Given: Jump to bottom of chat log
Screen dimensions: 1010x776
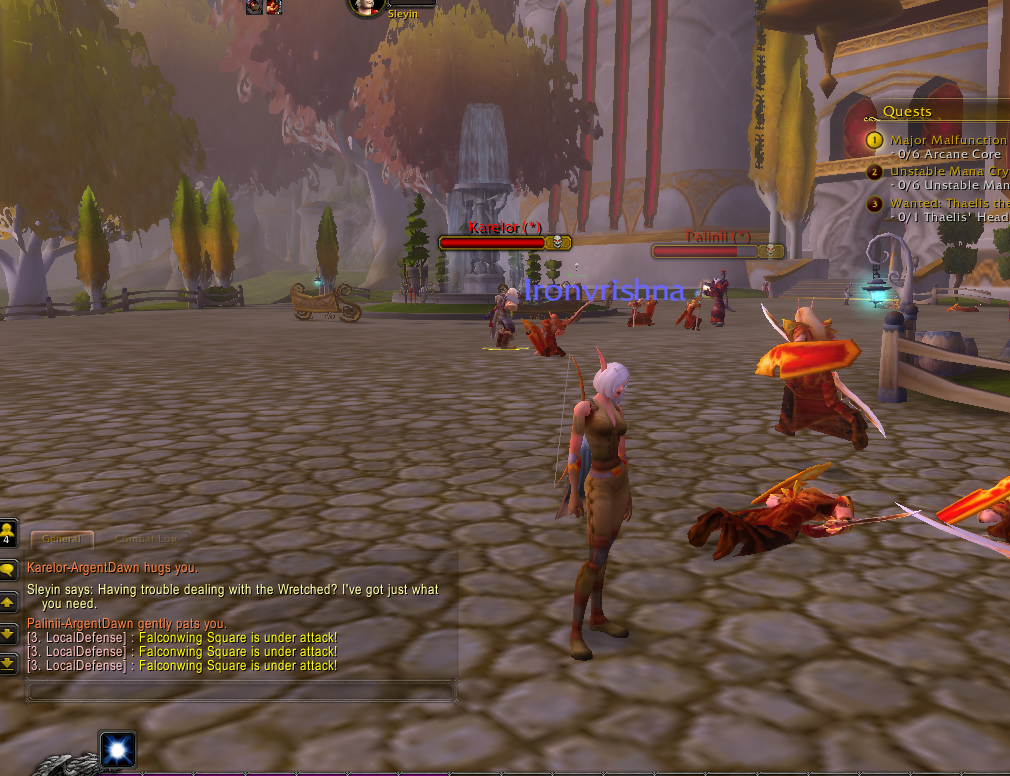Looking at the screenshot, I should (8, 662).
